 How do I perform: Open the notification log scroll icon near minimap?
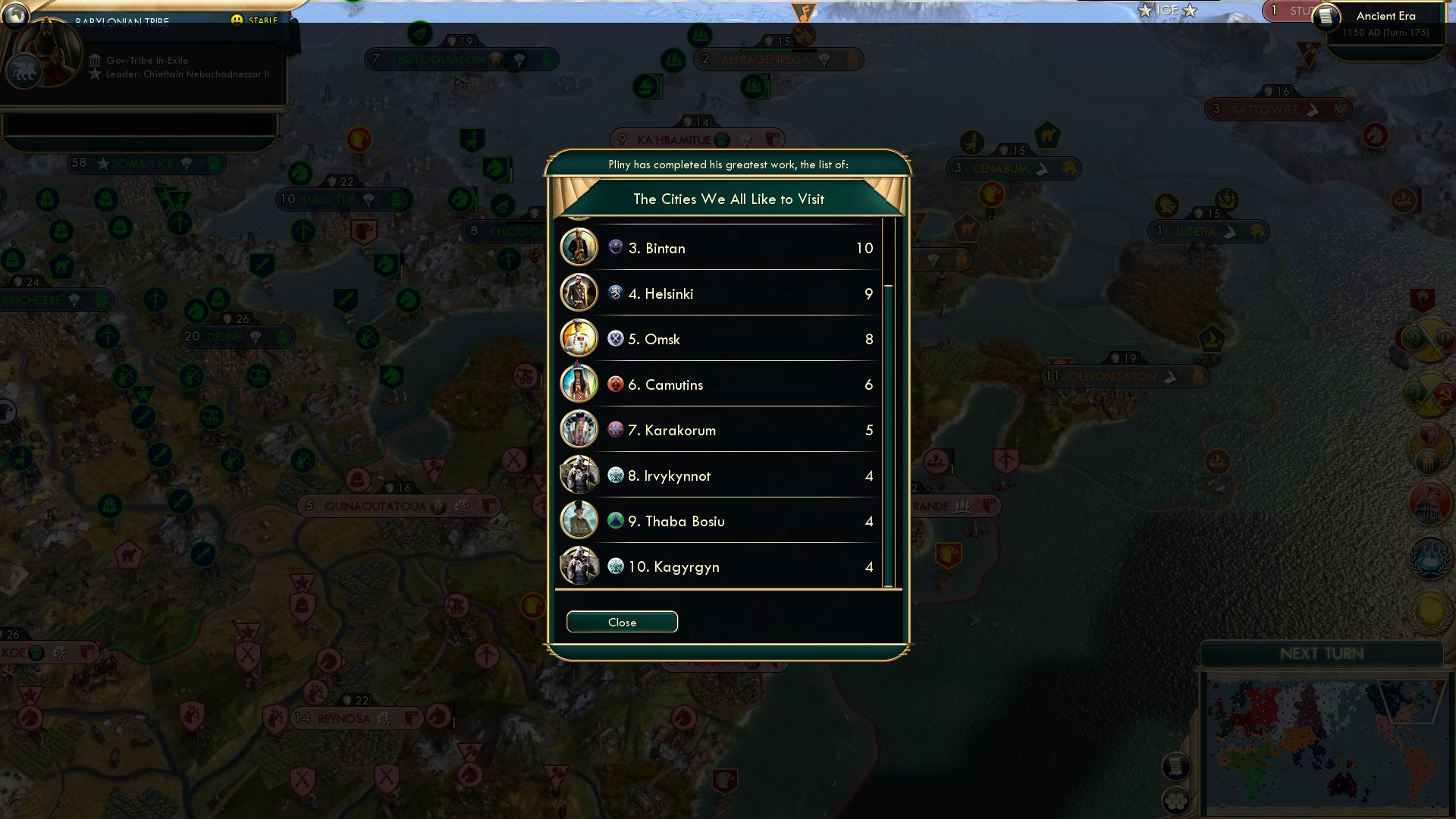(x=1177, y=766)
